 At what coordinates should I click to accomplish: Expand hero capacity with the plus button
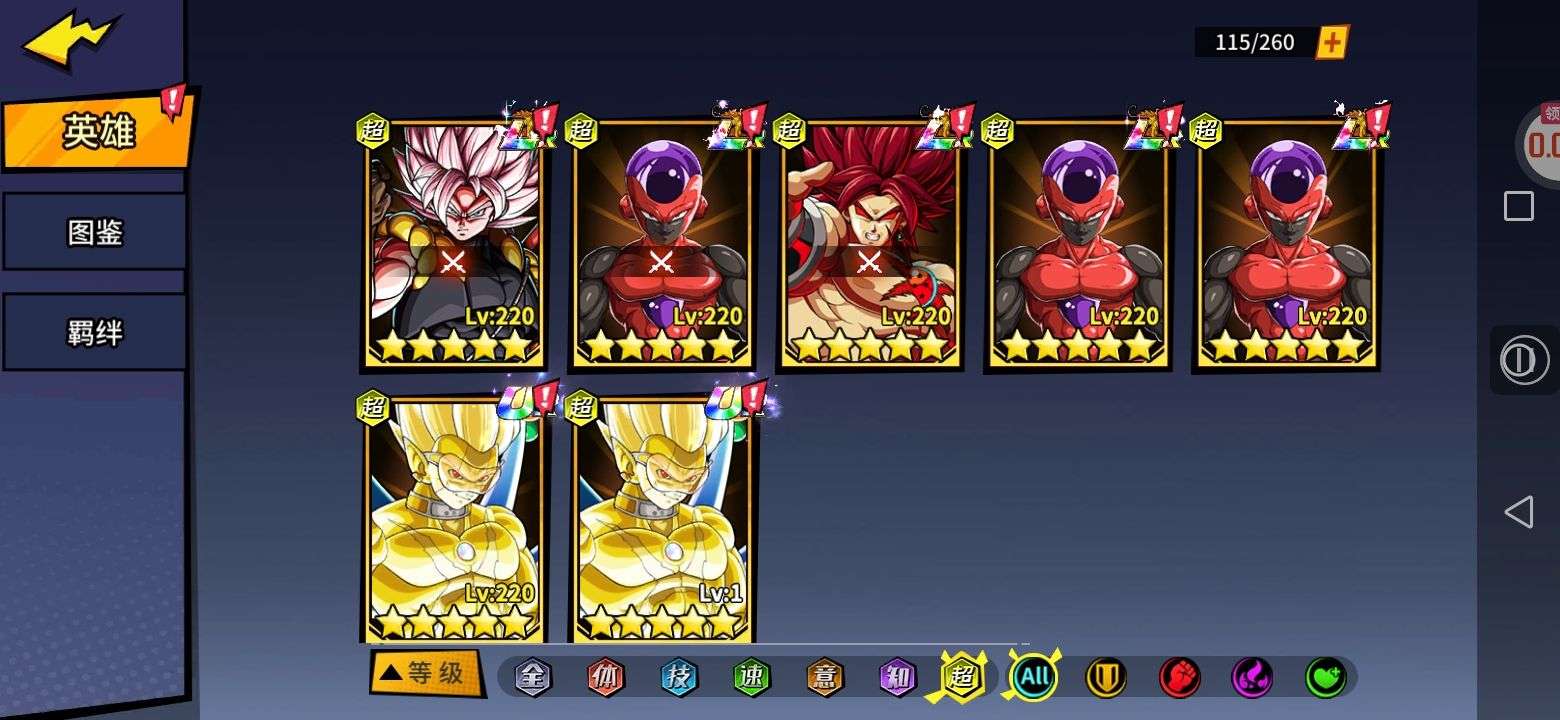tap(1332, 42)
